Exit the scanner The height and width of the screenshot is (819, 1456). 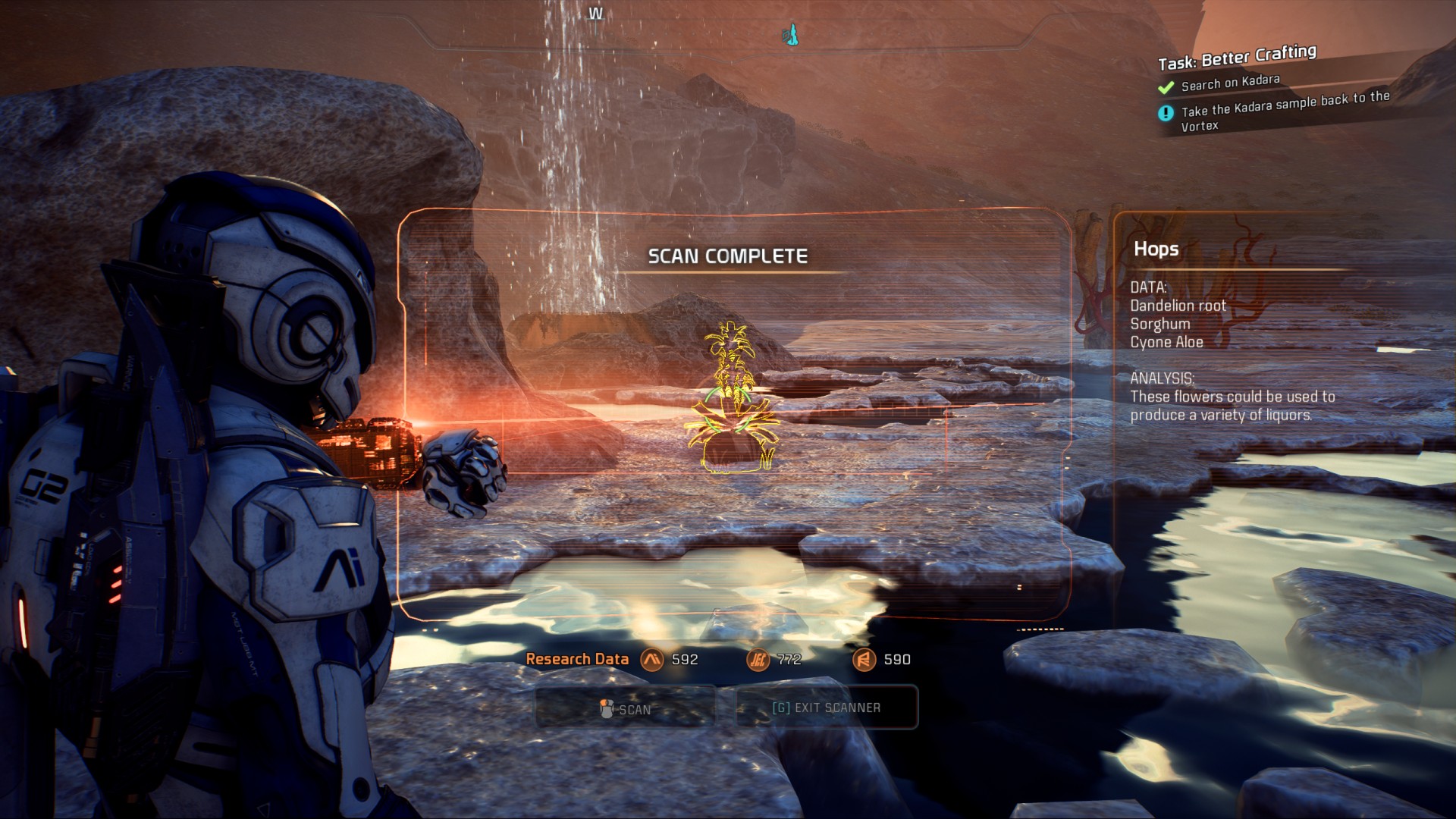click(x=827, y=708)
